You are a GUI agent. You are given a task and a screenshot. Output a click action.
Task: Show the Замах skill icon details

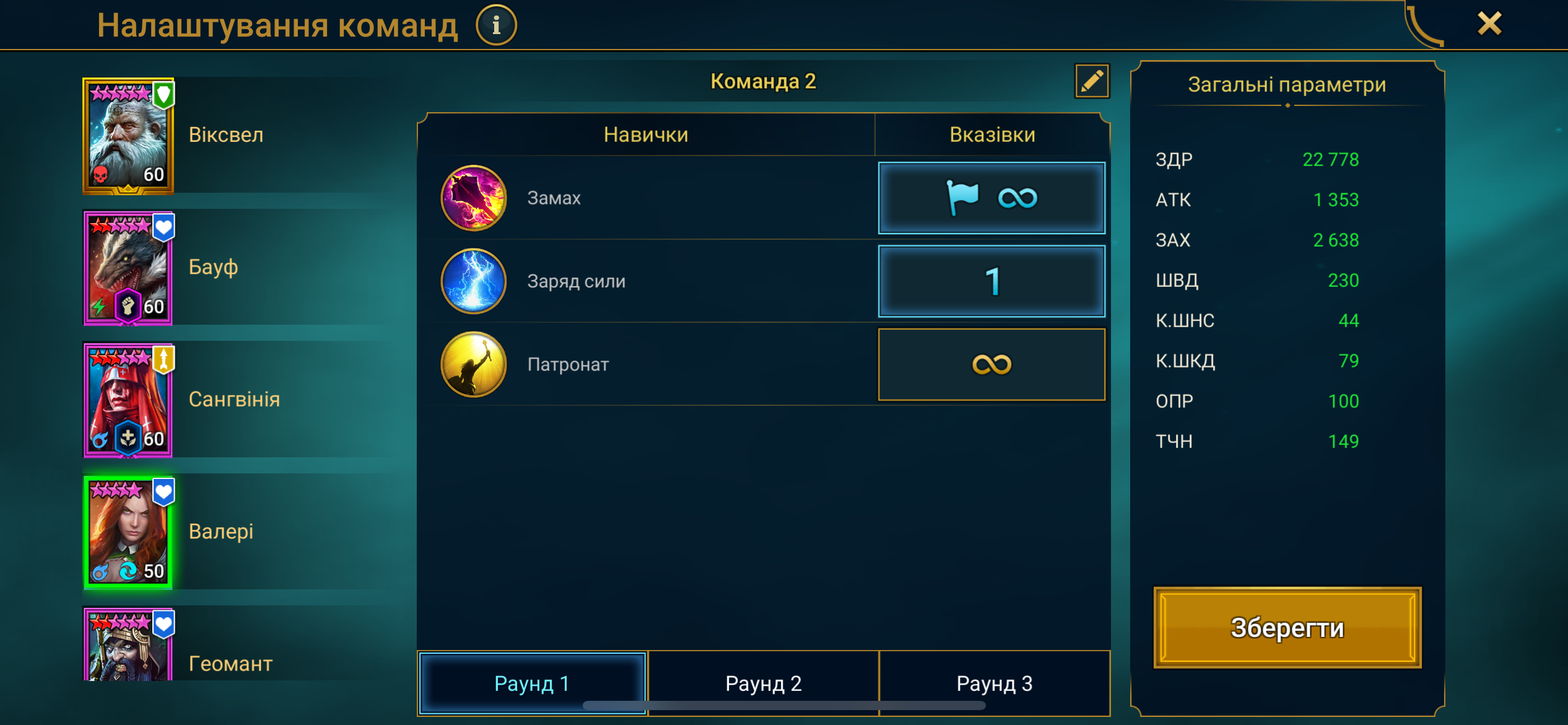pyautogui.click(x=474, y=198)
